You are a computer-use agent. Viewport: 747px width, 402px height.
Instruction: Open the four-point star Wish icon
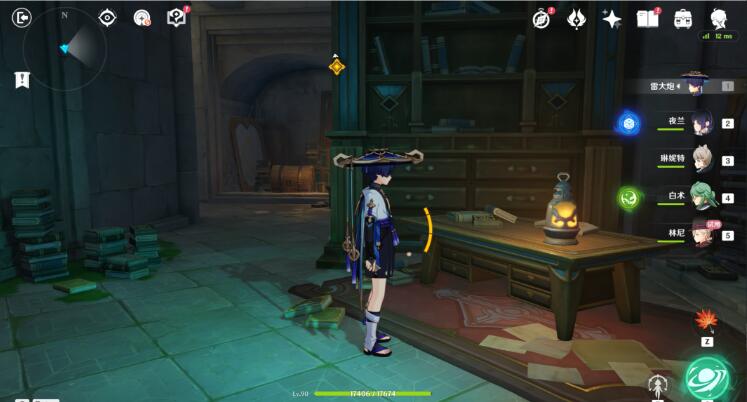tap(611, 19)
